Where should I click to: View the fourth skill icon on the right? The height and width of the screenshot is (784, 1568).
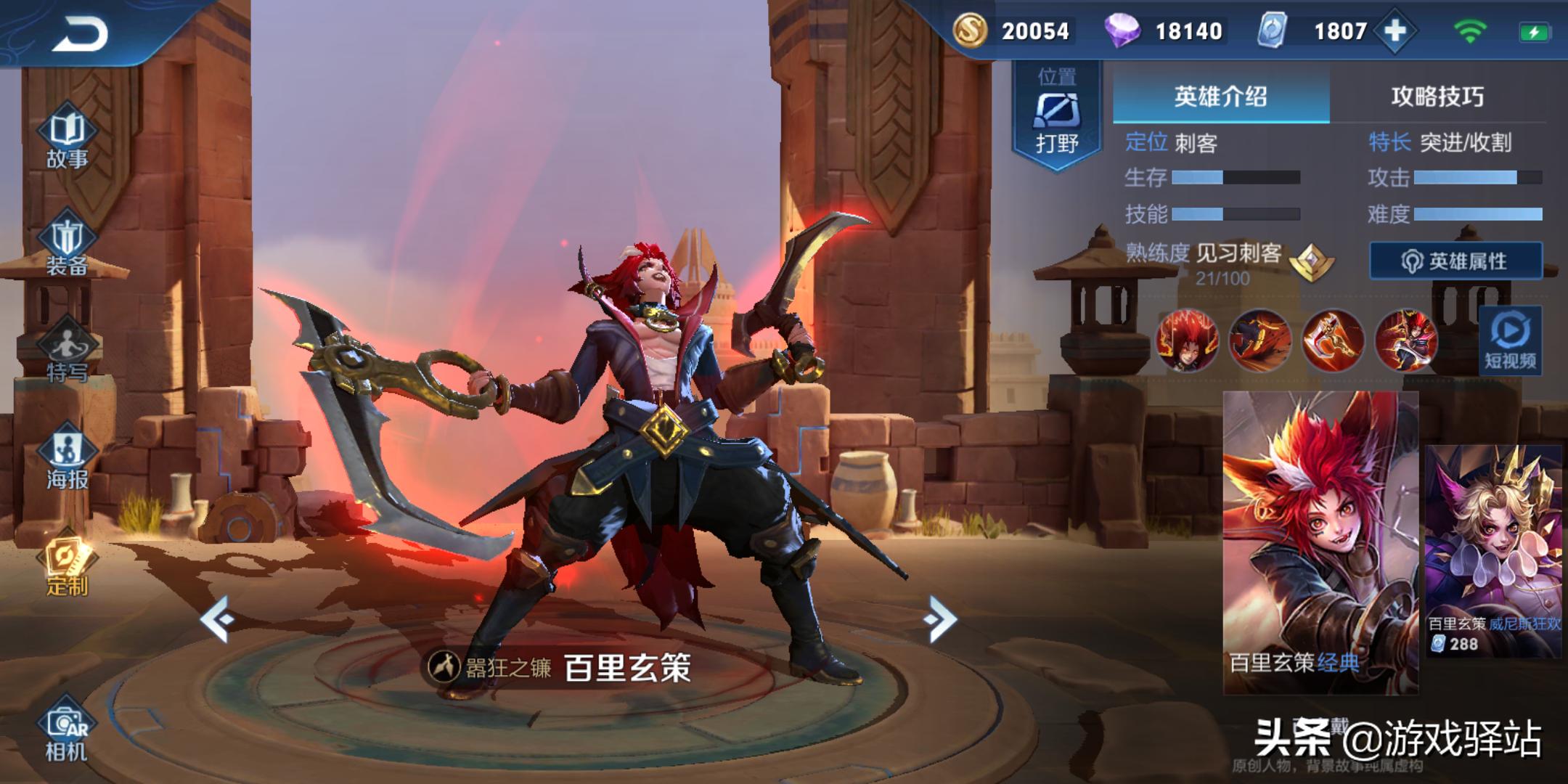click(1405, 340)
